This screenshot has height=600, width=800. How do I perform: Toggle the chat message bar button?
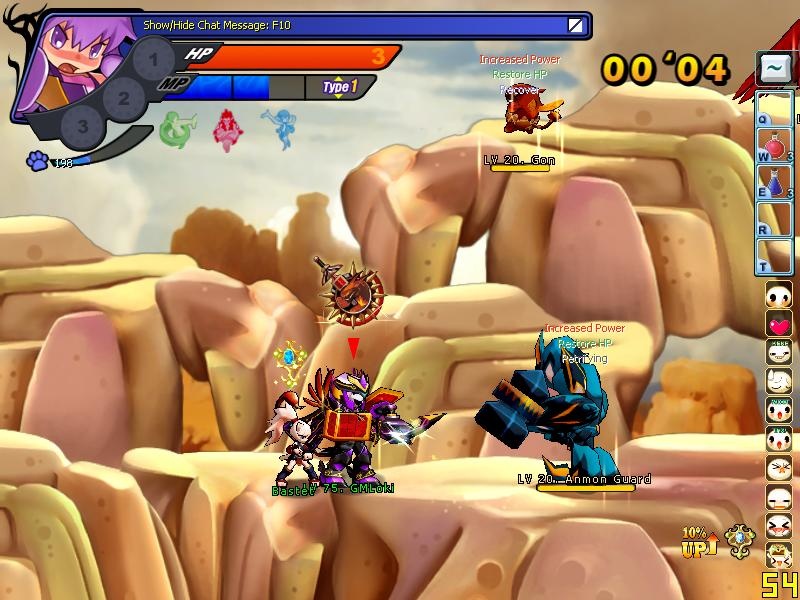point(575,25)
